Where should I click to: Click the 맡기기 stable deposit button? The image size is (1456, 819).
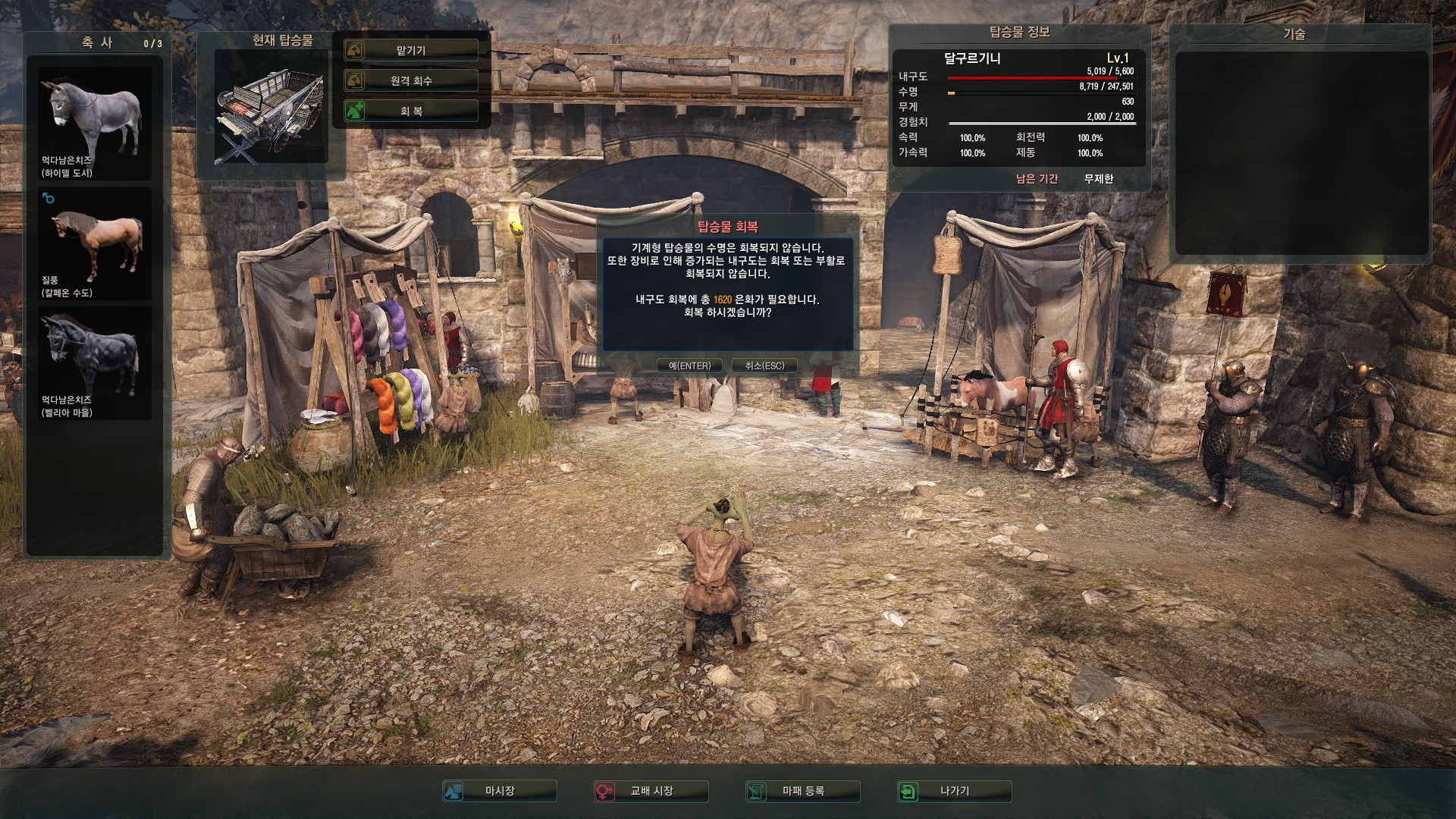pyautogui.click(x=411, y=50)
